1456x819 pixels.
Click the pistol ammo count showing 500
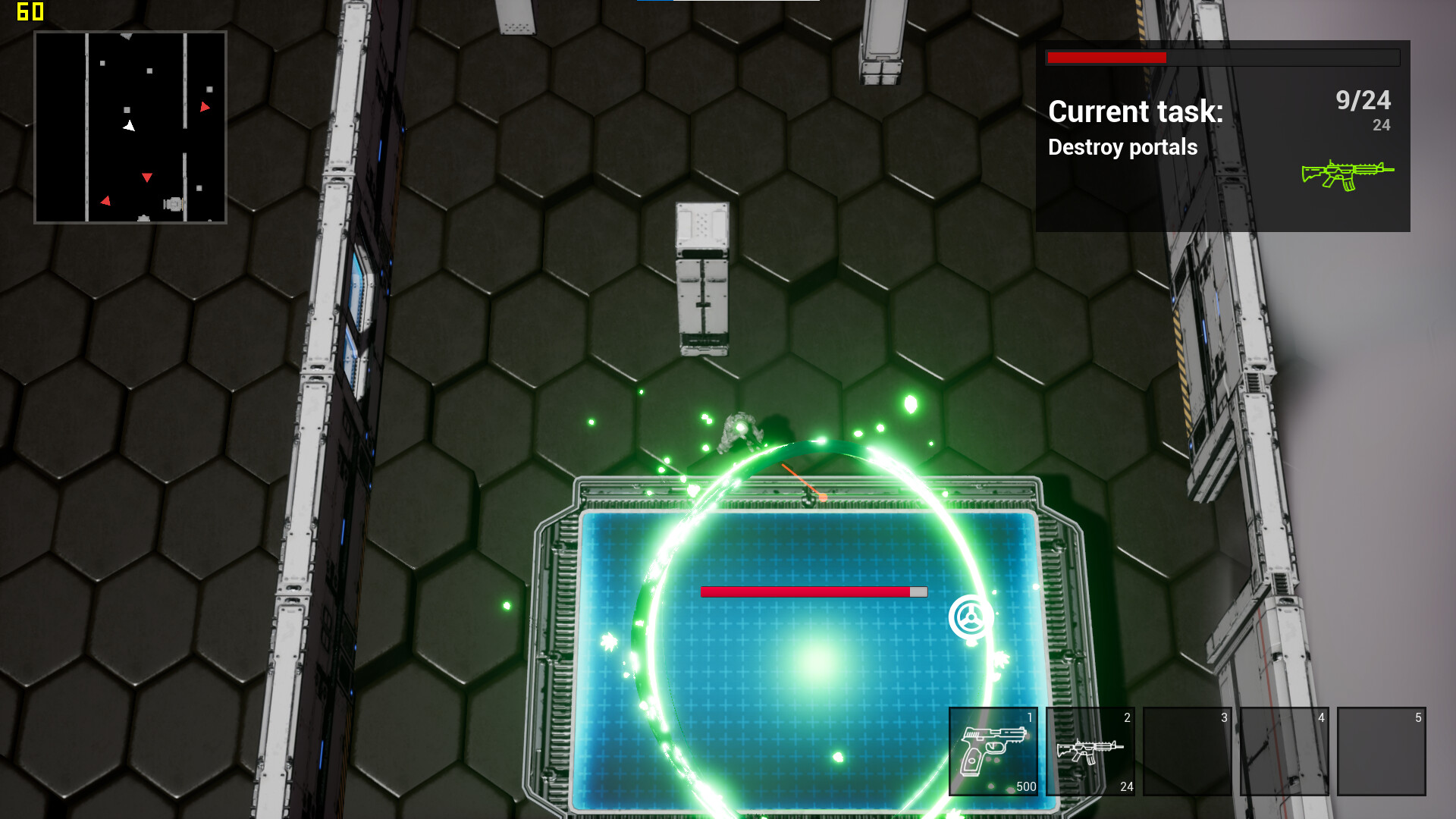point(1028,787)
